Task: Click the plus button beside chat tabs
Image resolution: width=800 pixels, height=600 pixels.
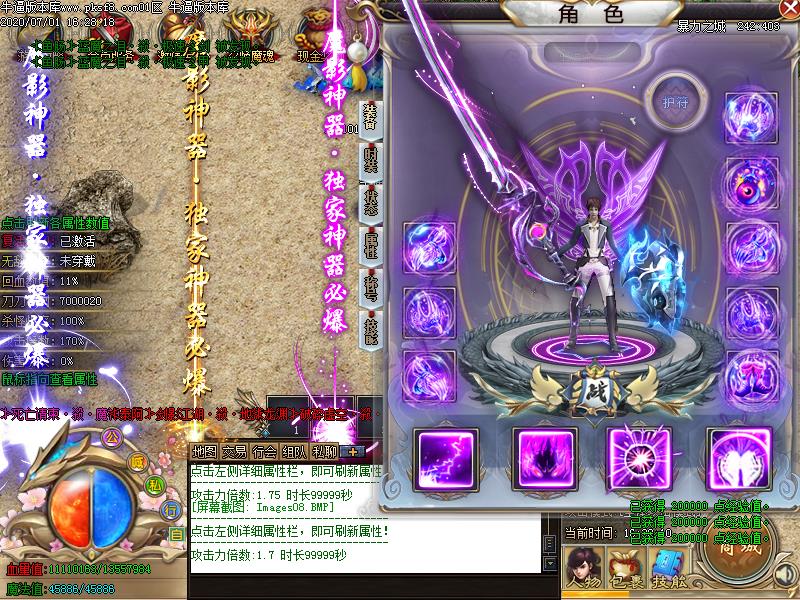Action: click(355, 452)
